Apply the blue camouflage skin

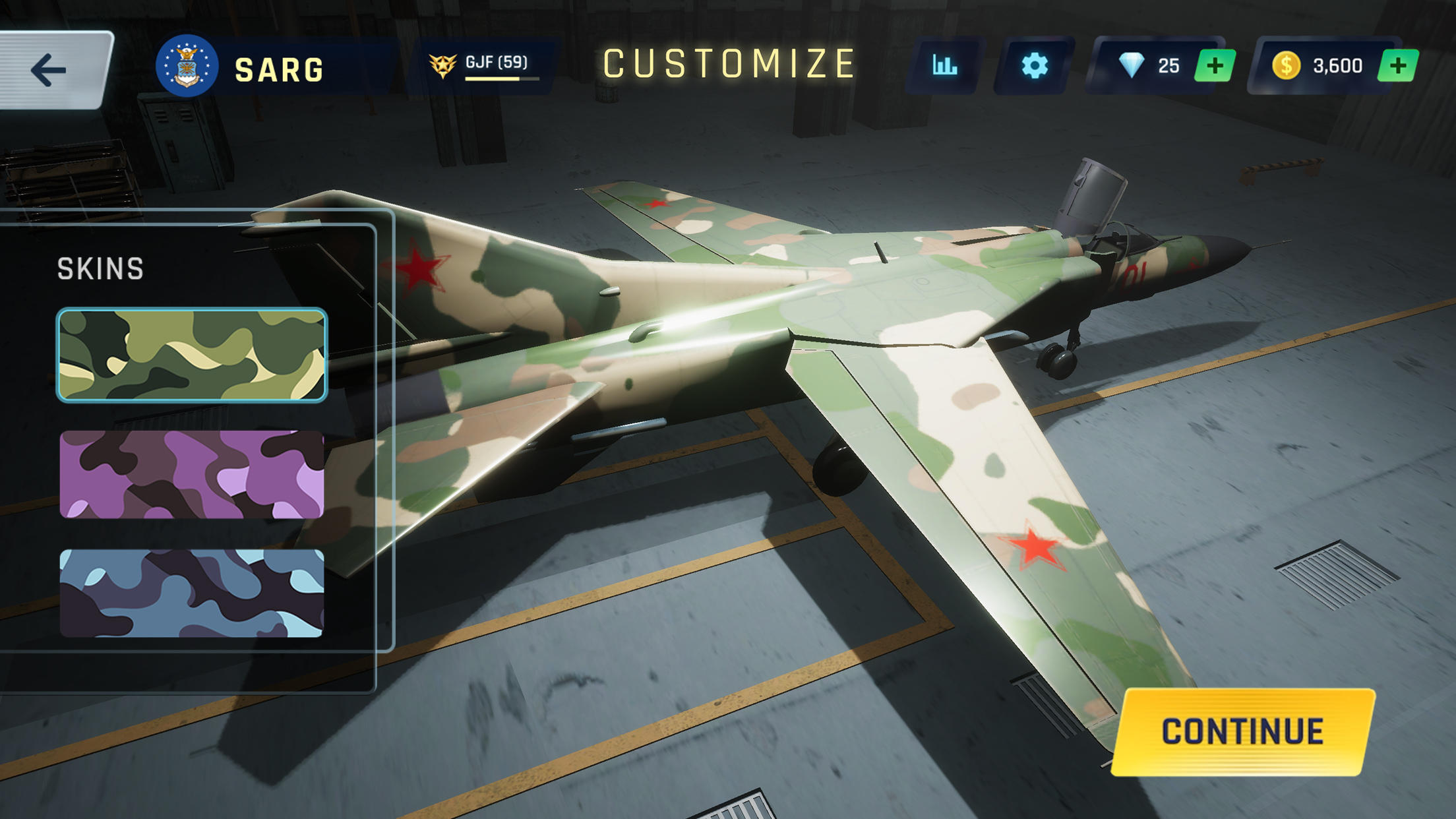192,593
